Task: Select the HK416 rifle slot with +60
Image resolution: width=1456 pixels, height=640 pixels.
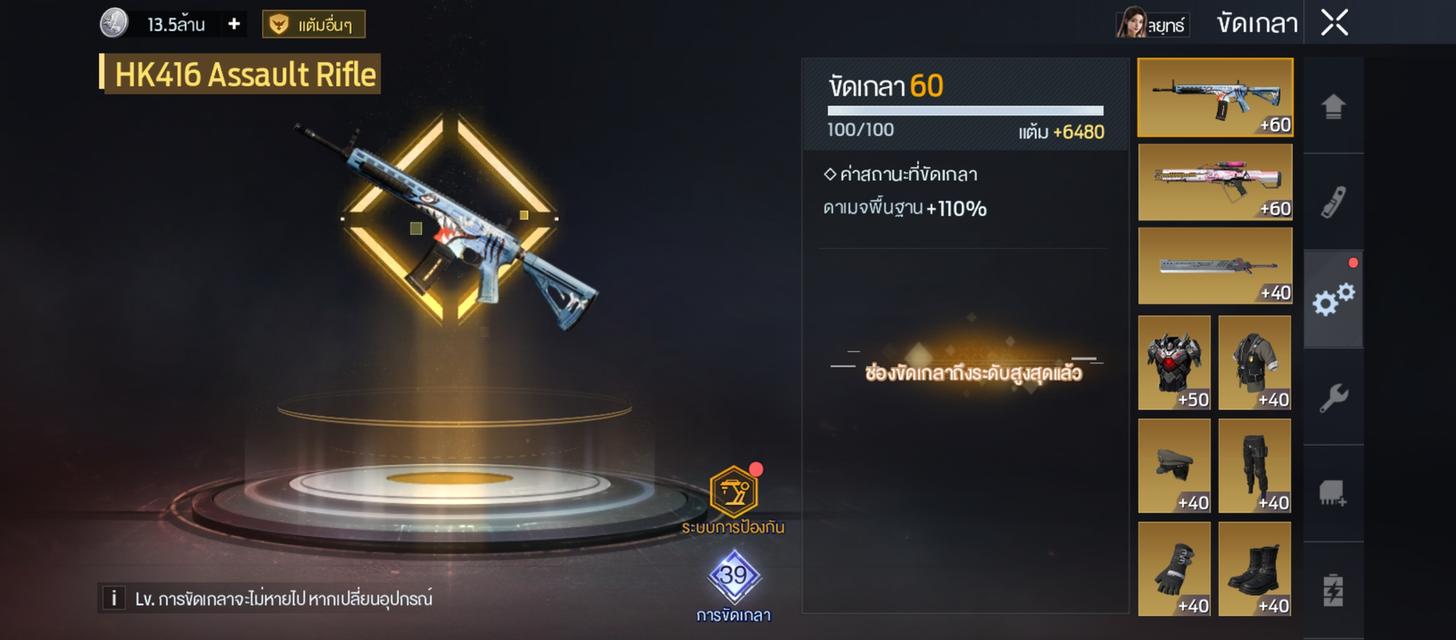Action: (x=1215, y=97)
